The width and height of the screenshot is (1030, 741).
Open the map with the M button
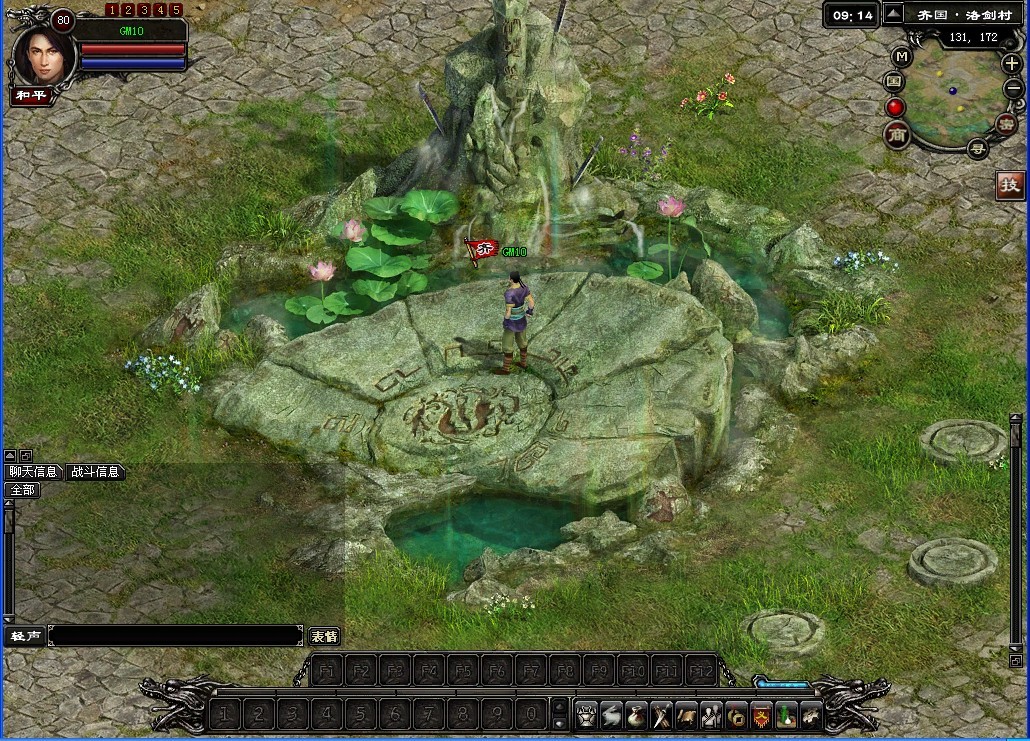coord(902,57)
